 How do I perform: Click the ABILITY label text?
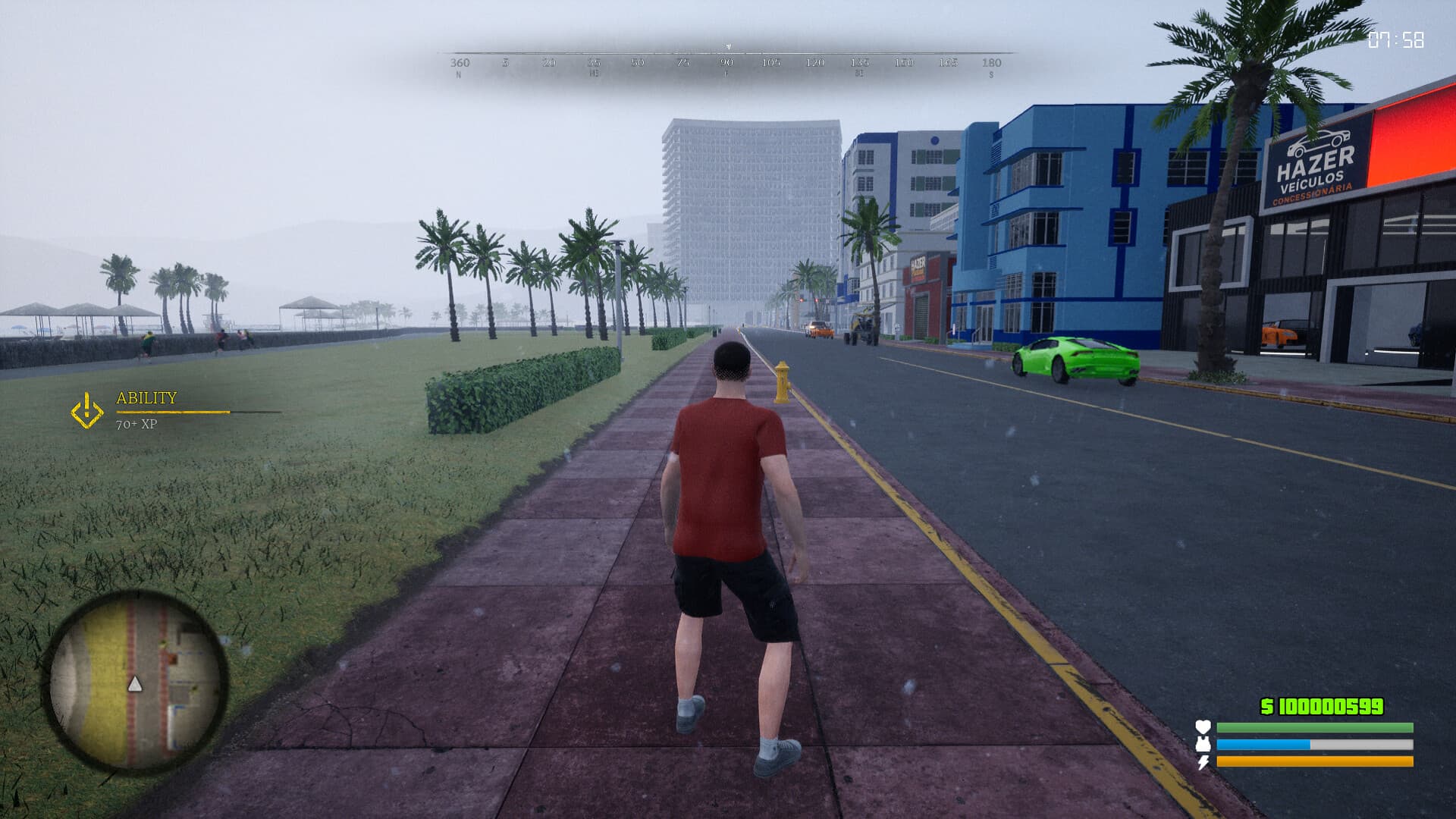click(146, 398)
